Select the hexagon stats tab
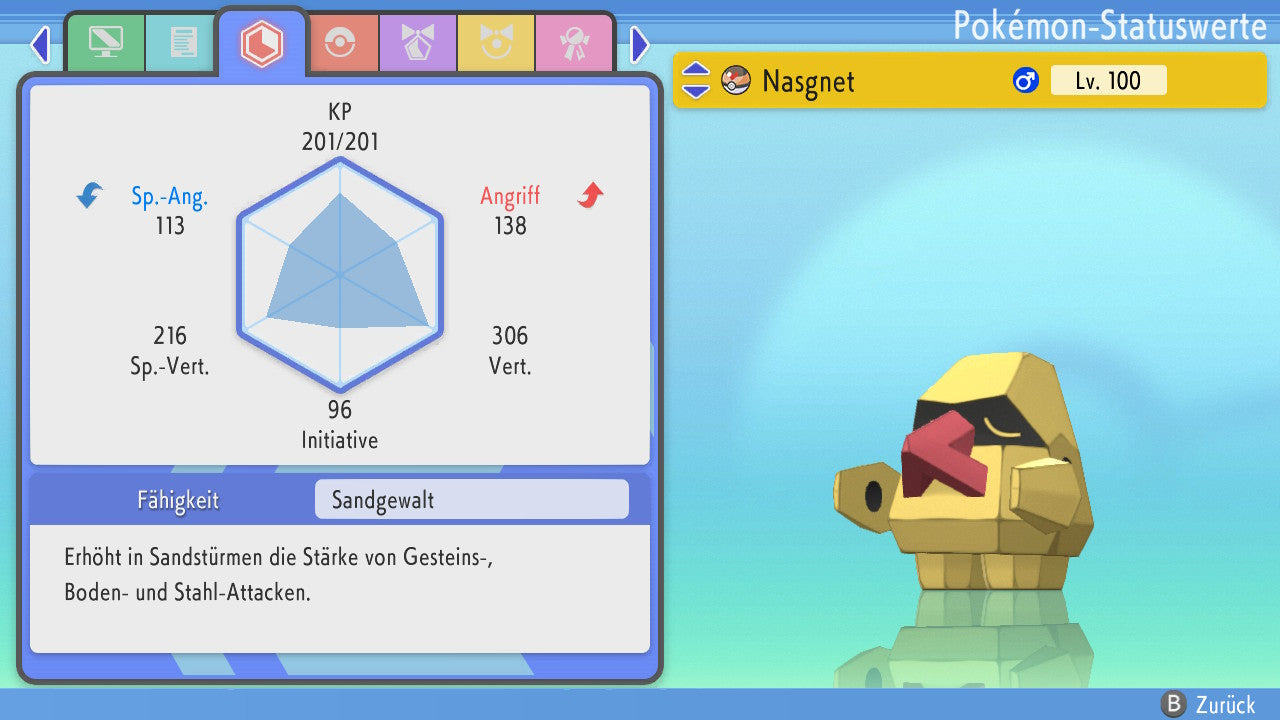This screenshot has width=1280, height=720. [x=262, y=43]
